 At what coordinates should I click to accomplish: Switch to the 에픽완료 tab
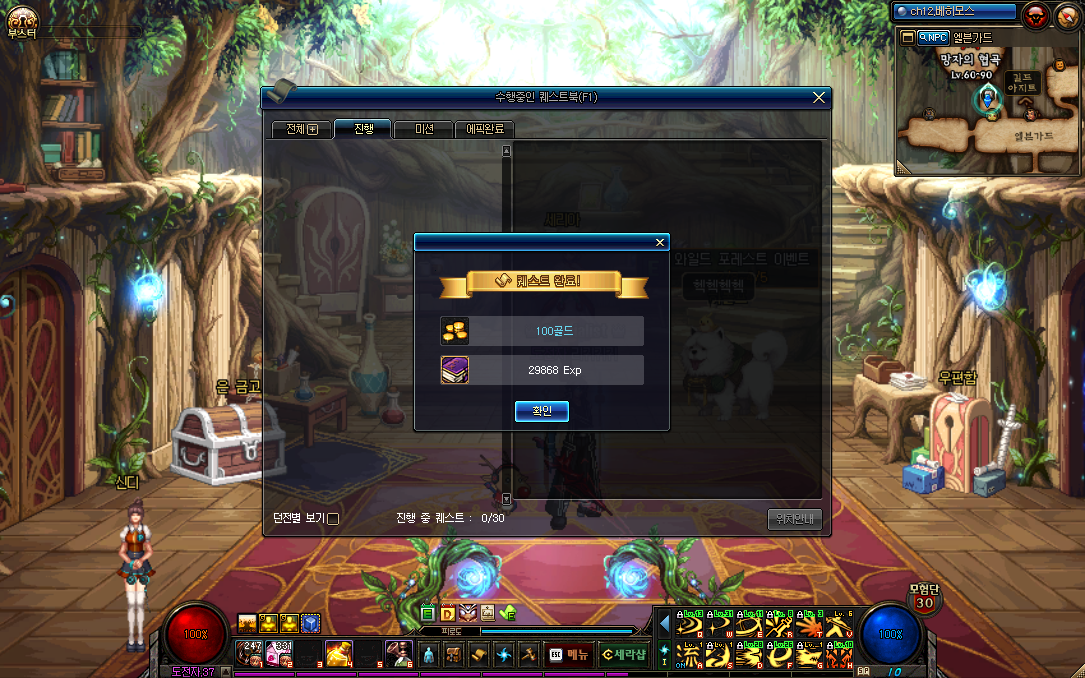485,129
